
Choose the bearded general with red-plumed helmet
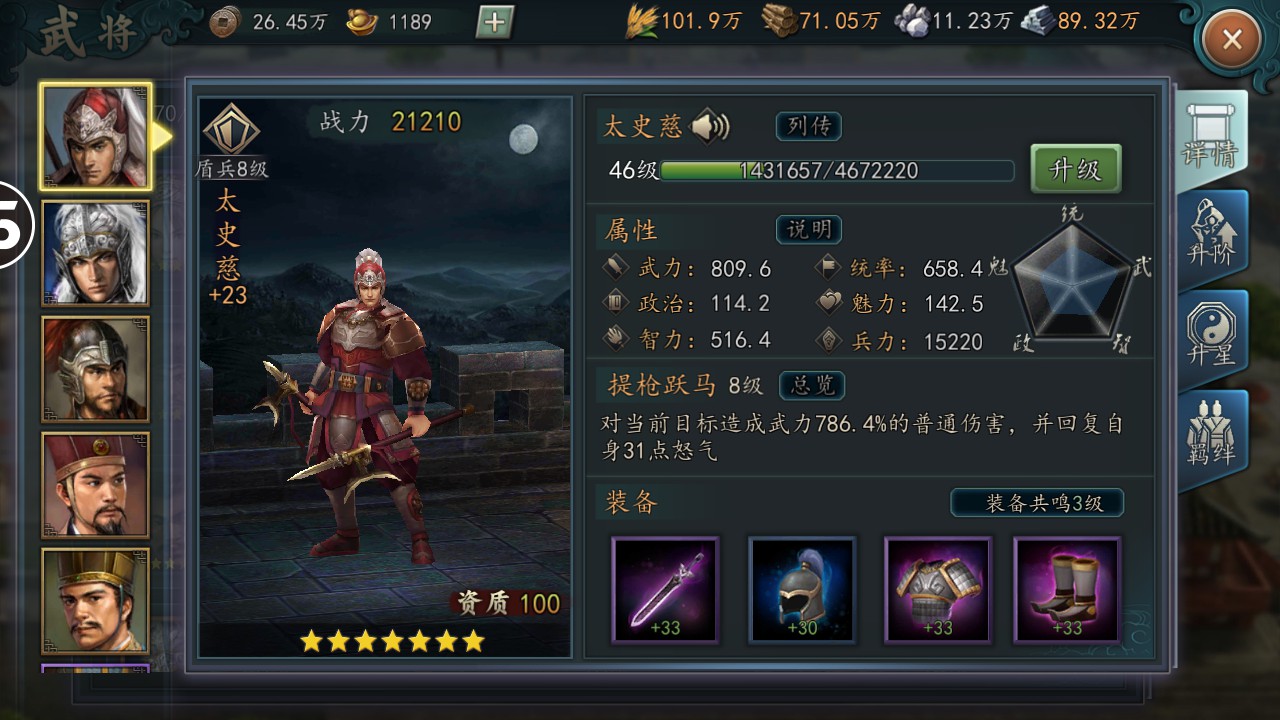pyautogui.click(x=95, y=369)
